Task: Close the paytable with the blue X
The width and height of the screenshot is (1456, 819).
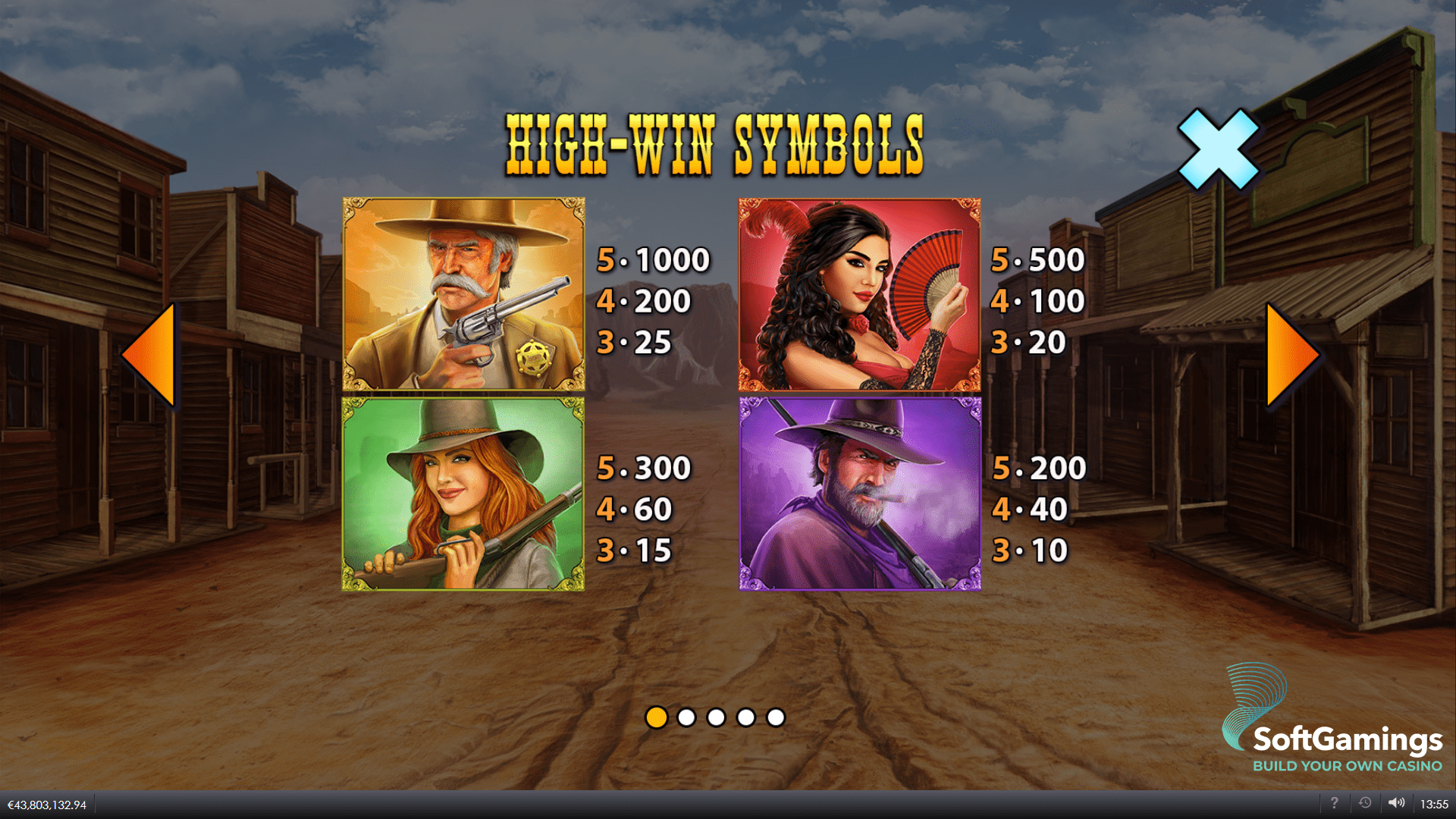Action: 1219,149
